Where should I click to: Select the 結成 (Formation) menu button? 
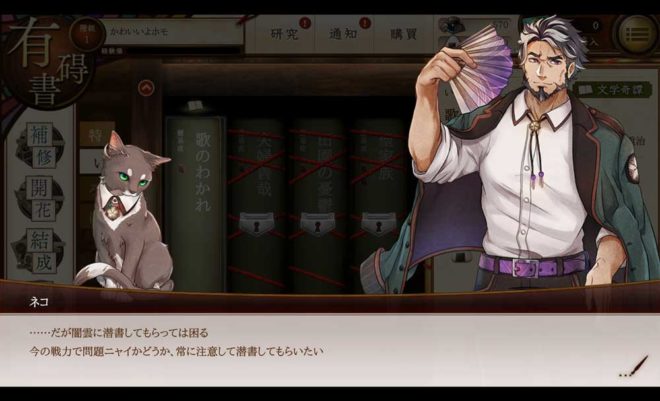[39, 247]
